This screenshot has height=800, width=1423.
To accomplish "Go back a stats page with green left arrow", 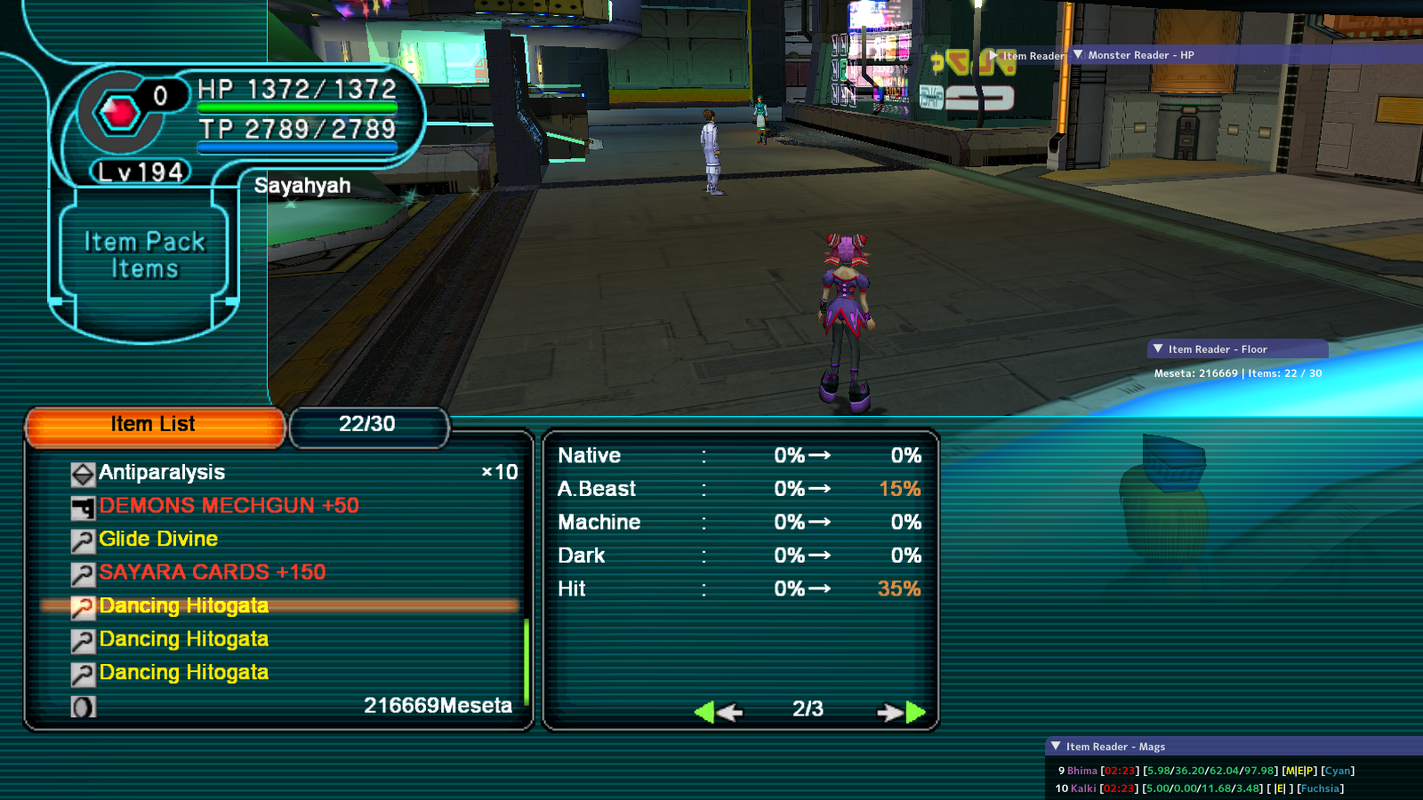I will coord(706,711).
